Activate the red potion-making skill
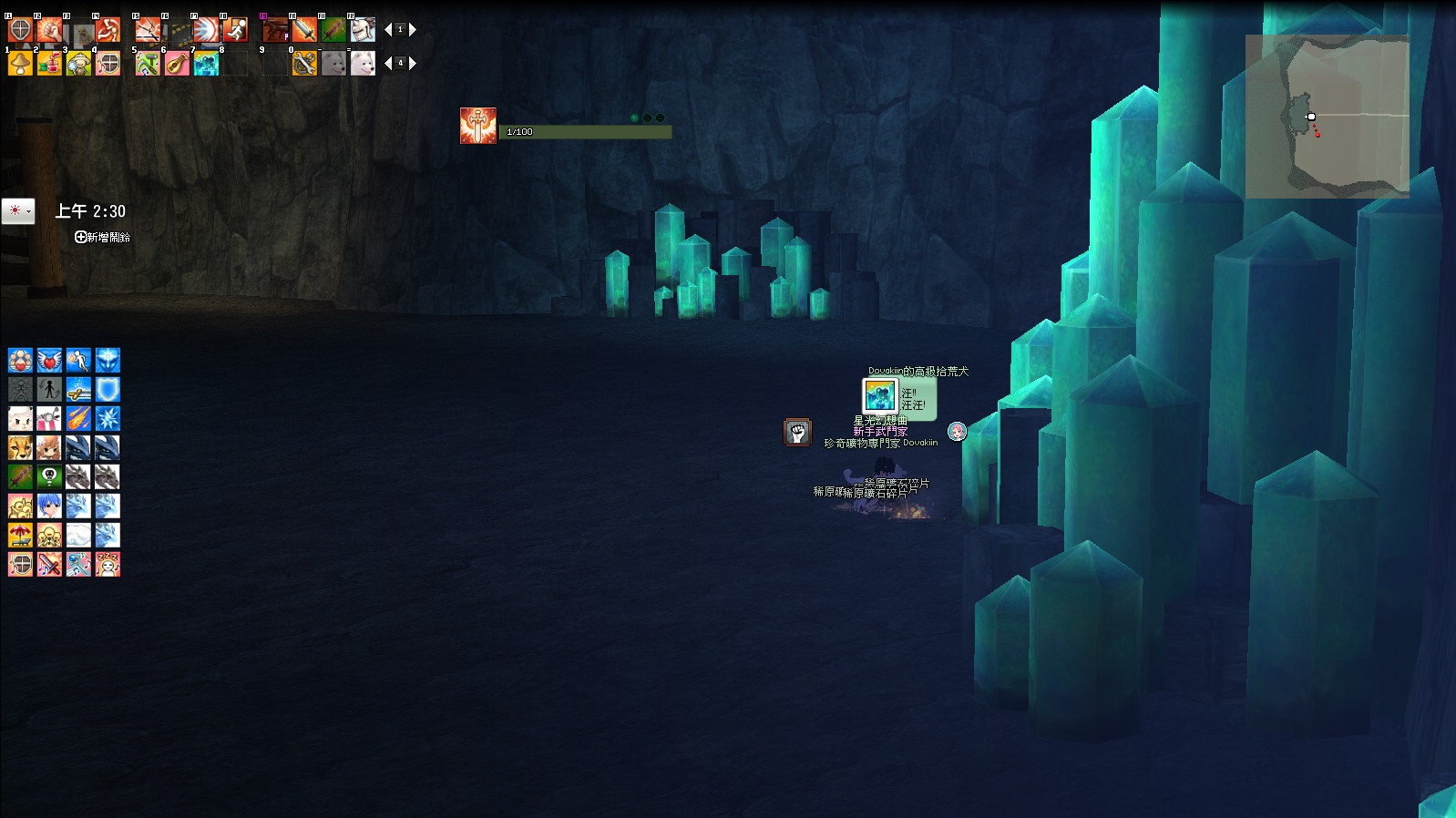Viewport: 1456px width, 818px height. tap(49, 64)
